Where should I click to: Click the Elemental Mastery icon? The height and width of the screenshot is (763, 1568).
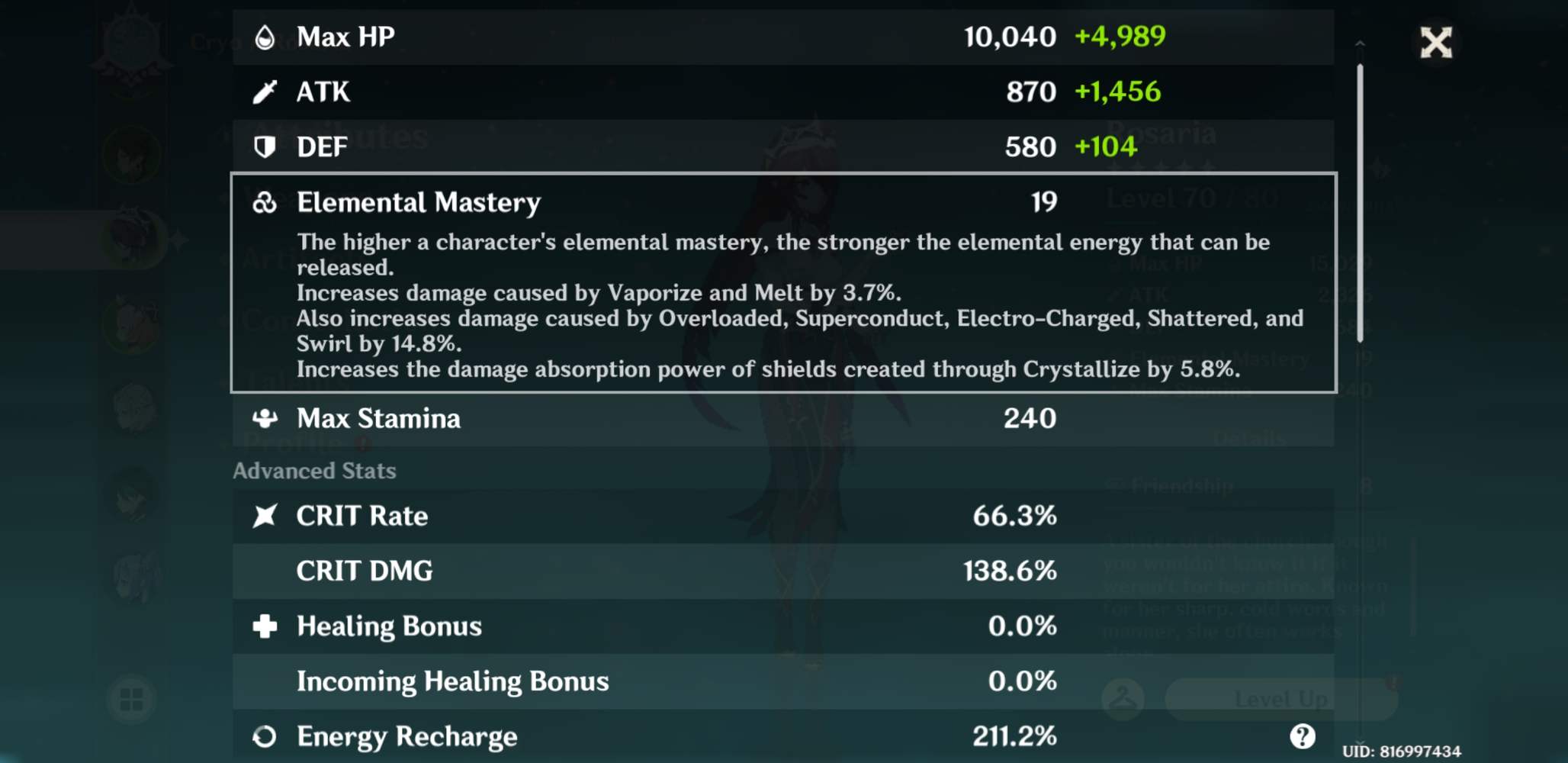pyautogui.click(x=266, y=202)
